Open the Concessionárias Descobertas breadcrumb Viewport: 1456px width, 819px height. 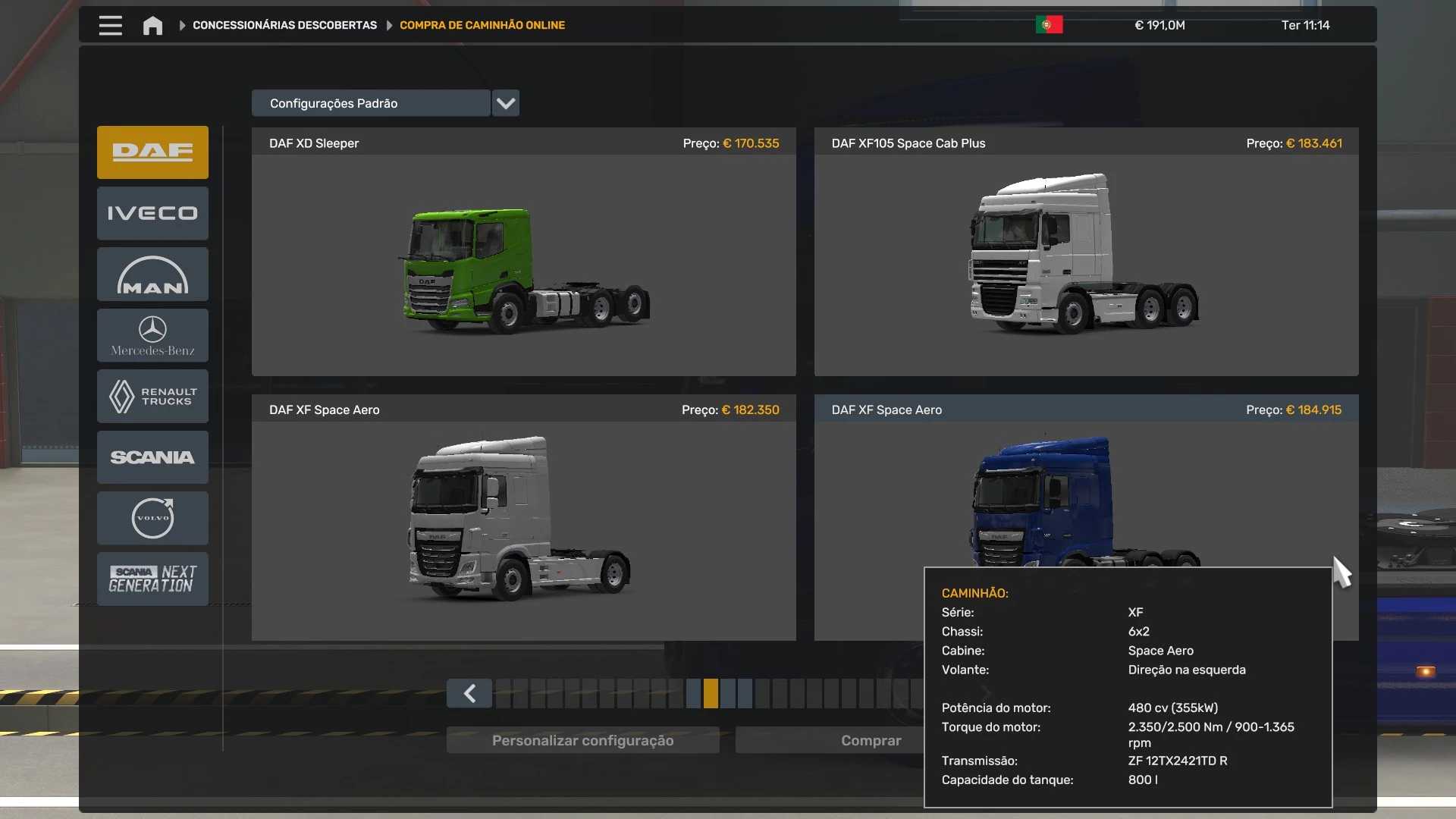(x=284, y=25)
